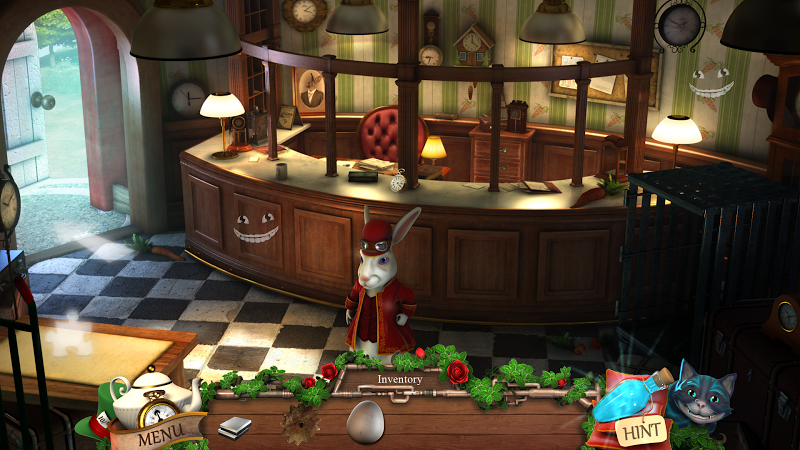Open the teapot pocket watch icon
This screenshot has width=800, height=450.
[x=150, y=397]
